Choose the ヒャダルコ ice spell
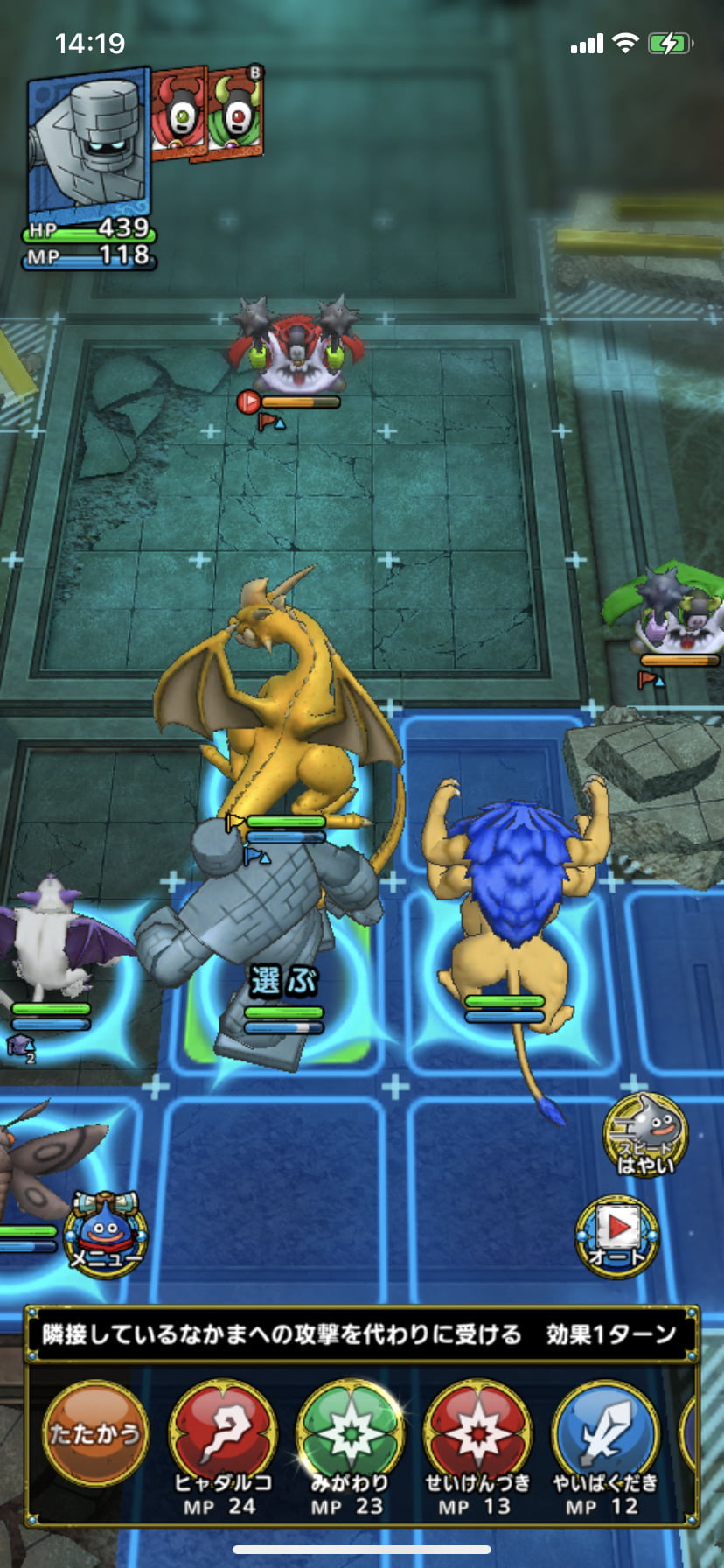724x1568 pixels. pos(222,1435)
